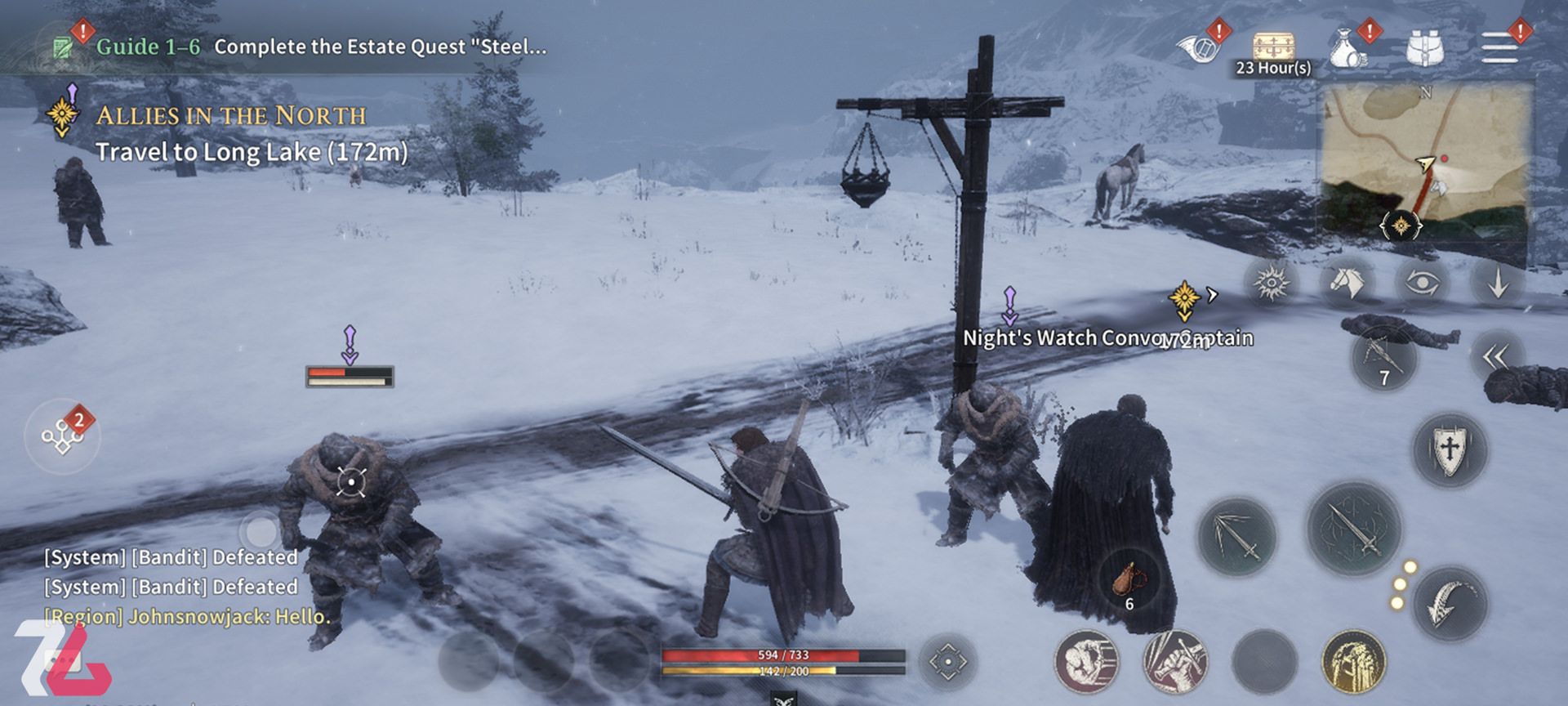Open the hamburger main menu

(1499, 49)
